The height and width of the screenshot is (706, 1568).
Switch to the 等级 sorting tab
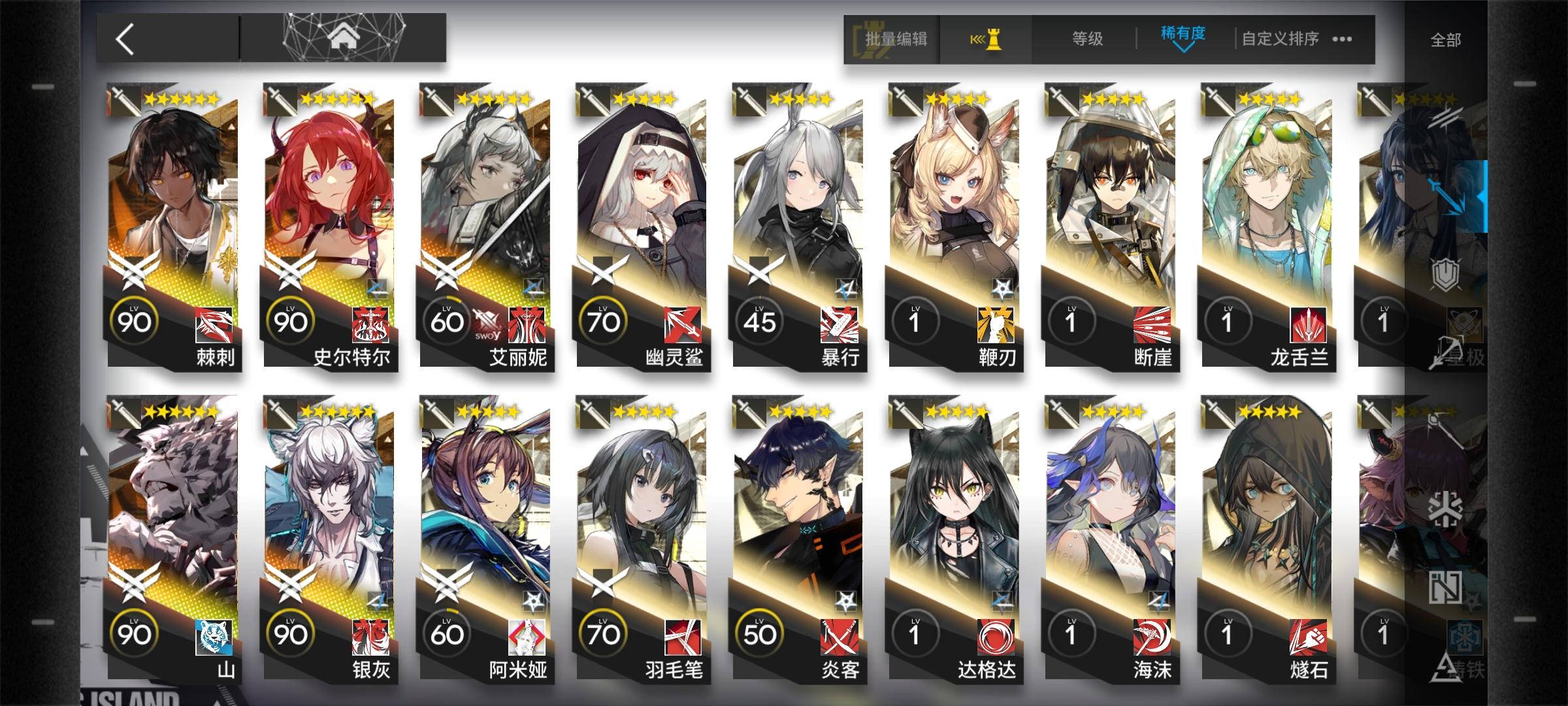point(1086,39)
